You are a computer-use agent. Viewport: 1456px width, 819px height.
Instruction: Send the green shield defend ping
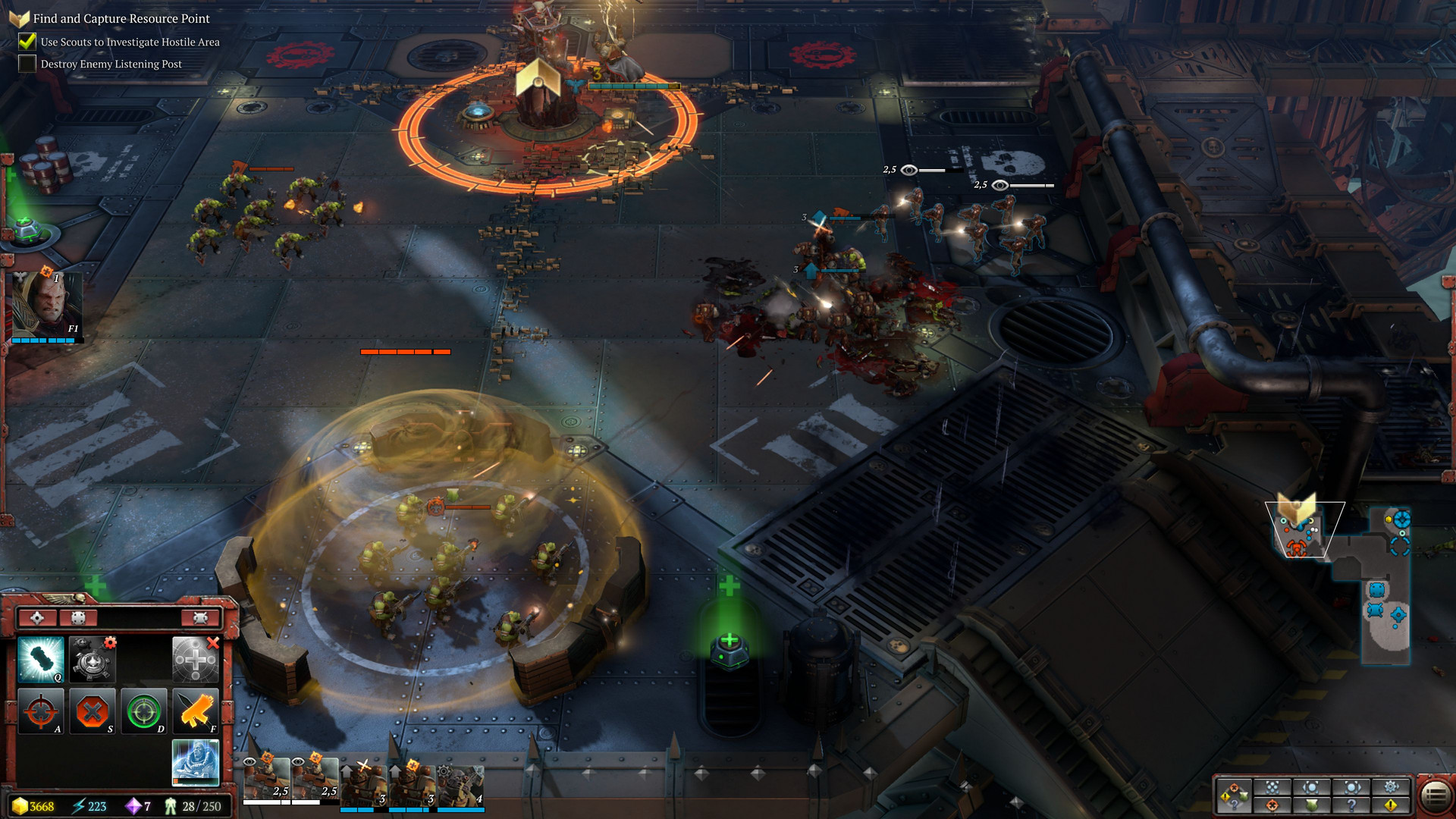click(x=1312, y=805)
